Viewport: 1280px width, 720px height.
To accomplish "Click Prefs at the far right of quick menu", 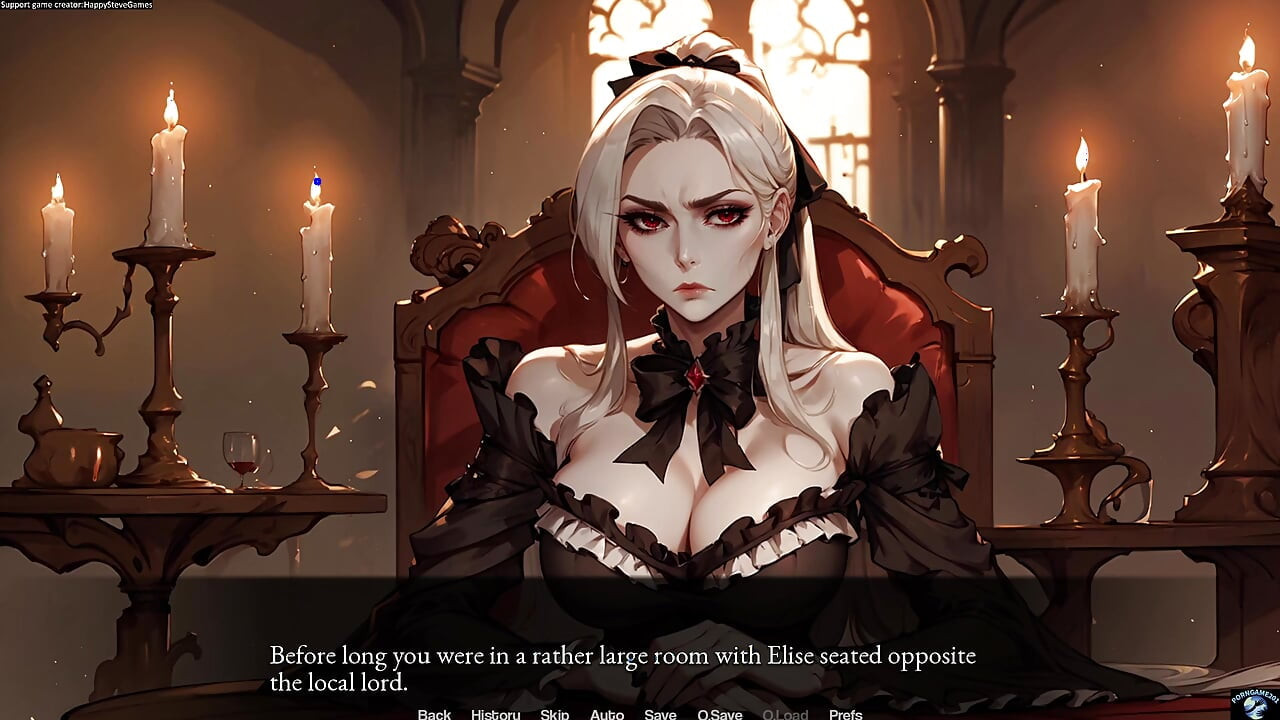I will [845, 714].
